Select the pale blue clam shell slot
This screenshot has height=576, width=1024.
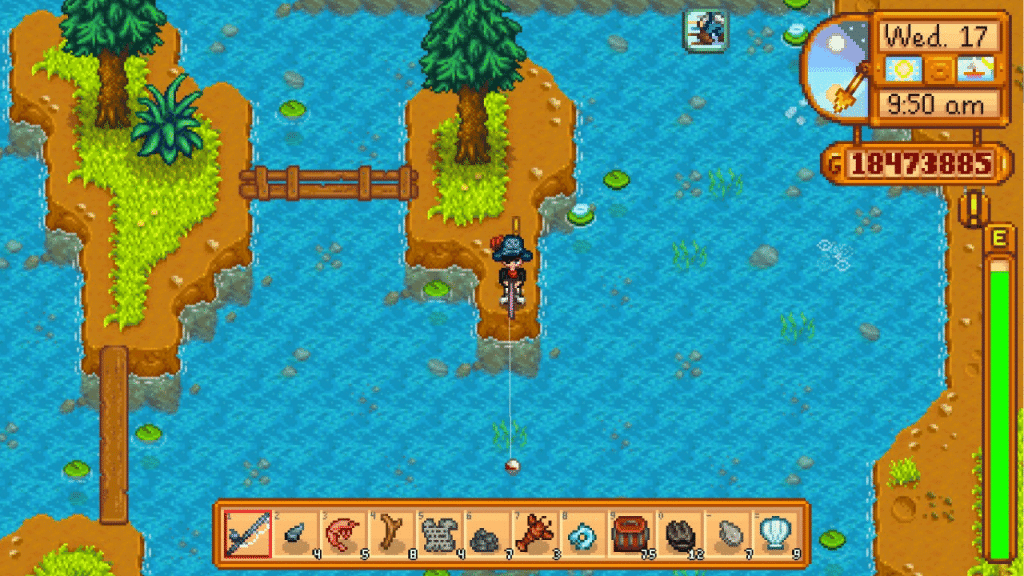coord(774,535)
